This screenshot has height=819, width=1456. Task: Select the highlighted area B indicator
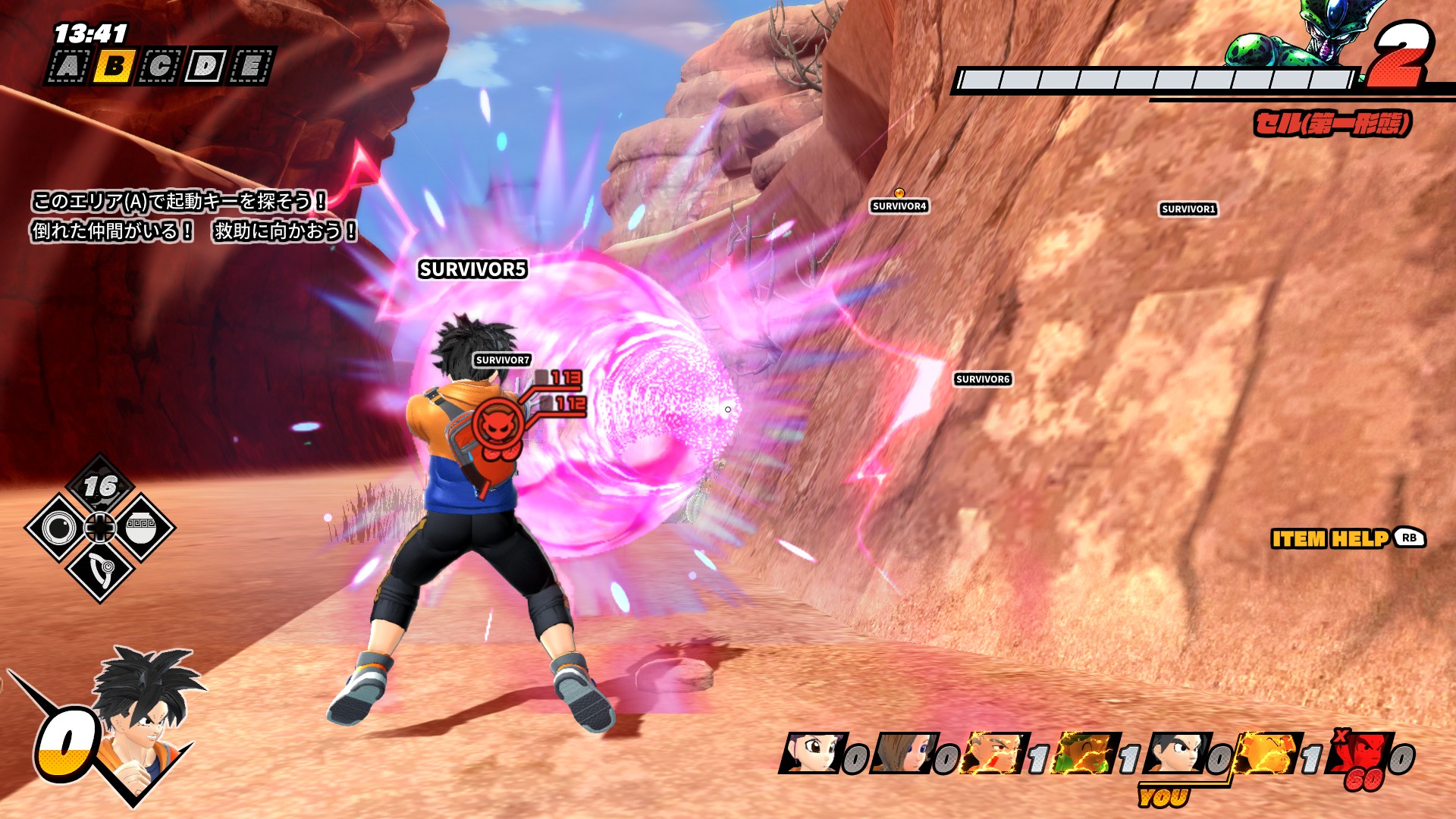pyautogui.click(x=115, y=67)
